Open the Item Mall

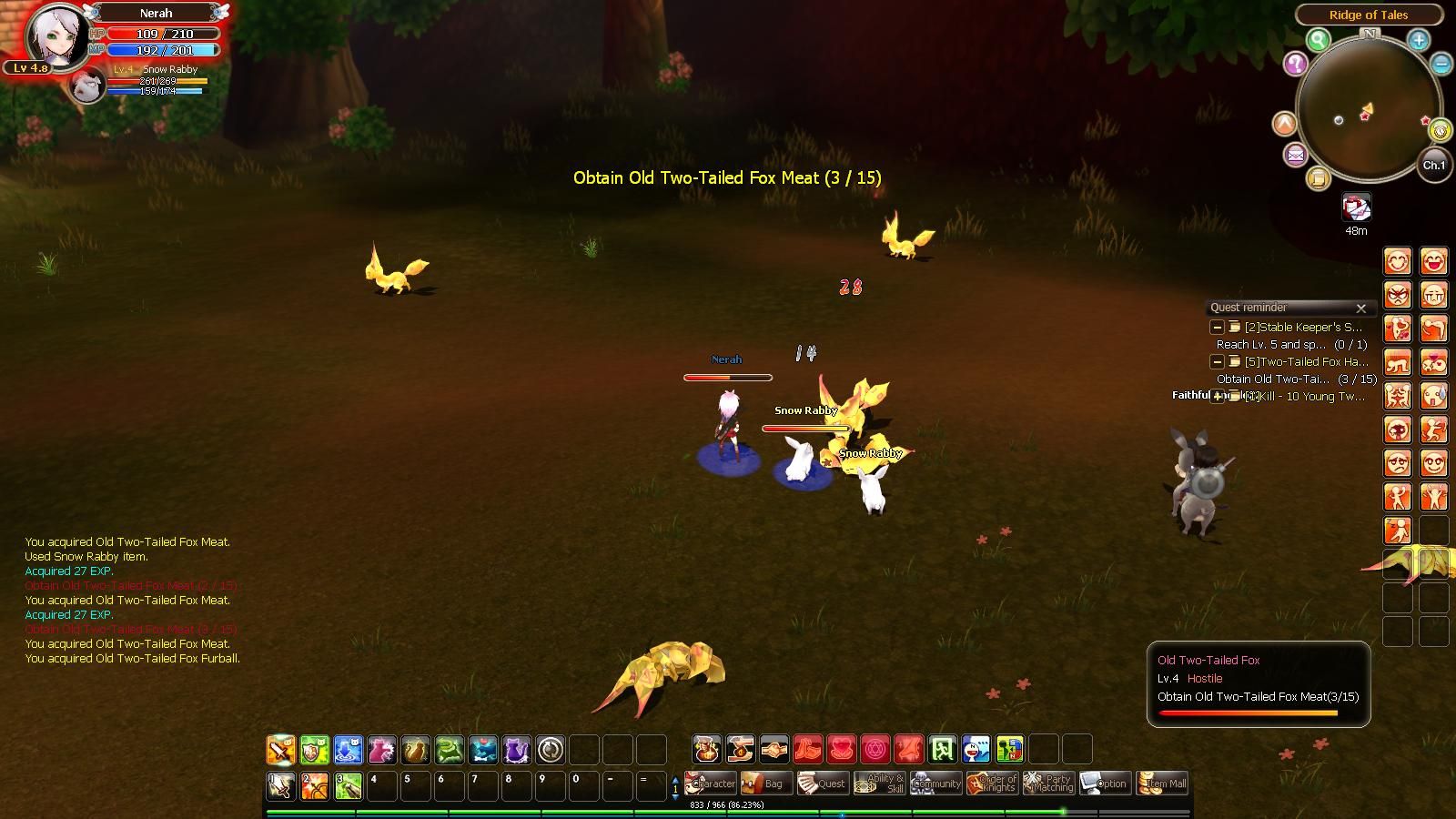(1162, 784)
